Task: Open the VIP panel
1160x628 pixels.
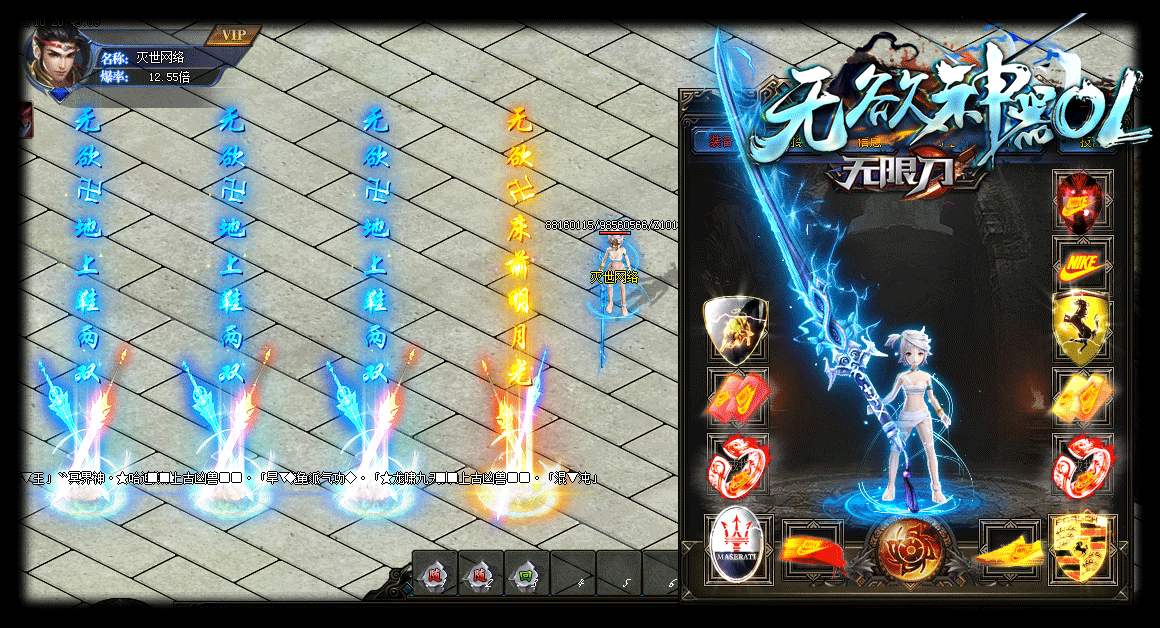Action: (233, 35)
